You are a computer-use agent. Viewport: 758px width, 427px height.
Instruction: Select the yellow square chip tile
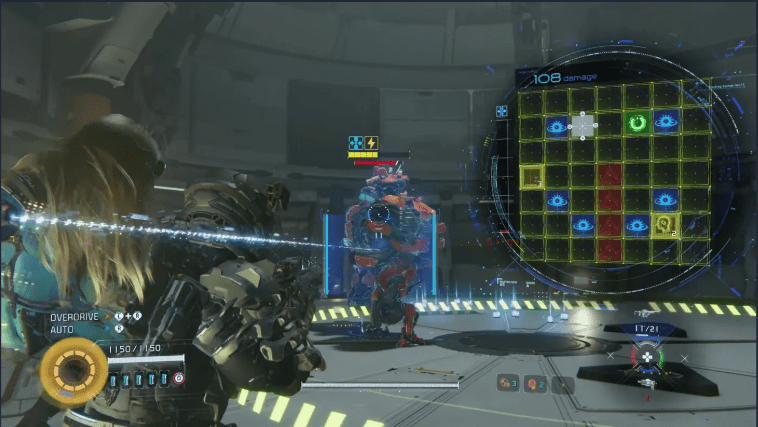point(531,177)
